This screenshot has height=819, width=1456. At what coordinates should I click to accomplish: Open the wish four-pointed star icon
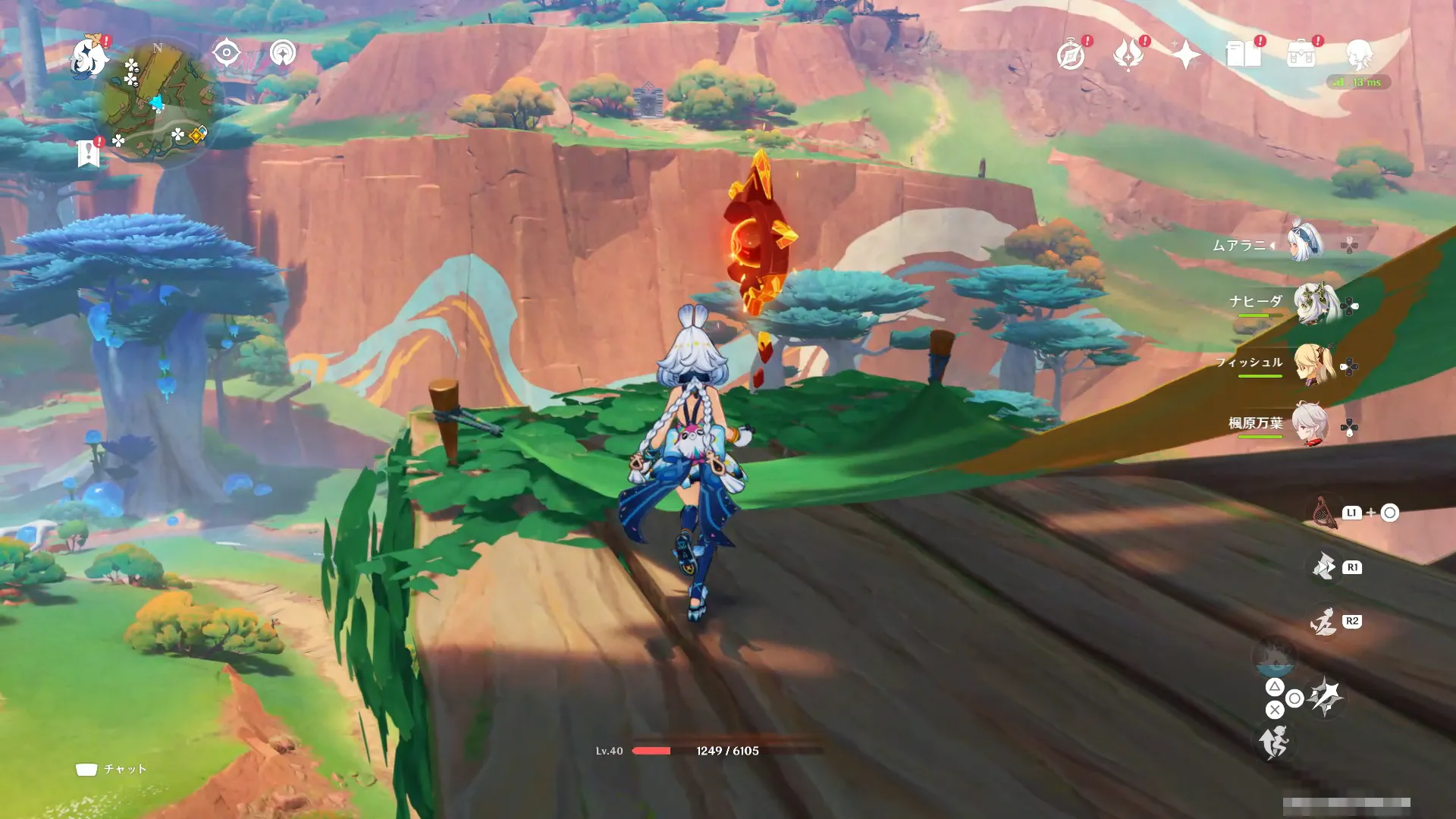1186,55
